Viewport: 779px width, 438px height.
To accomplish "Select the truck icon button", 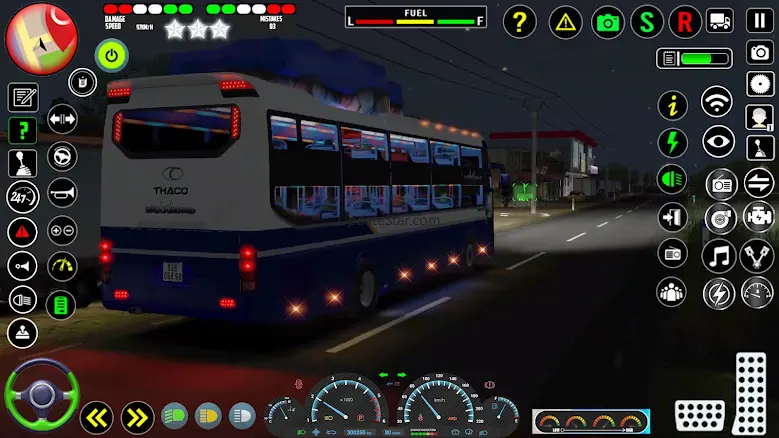I will [x=720, y=20].
